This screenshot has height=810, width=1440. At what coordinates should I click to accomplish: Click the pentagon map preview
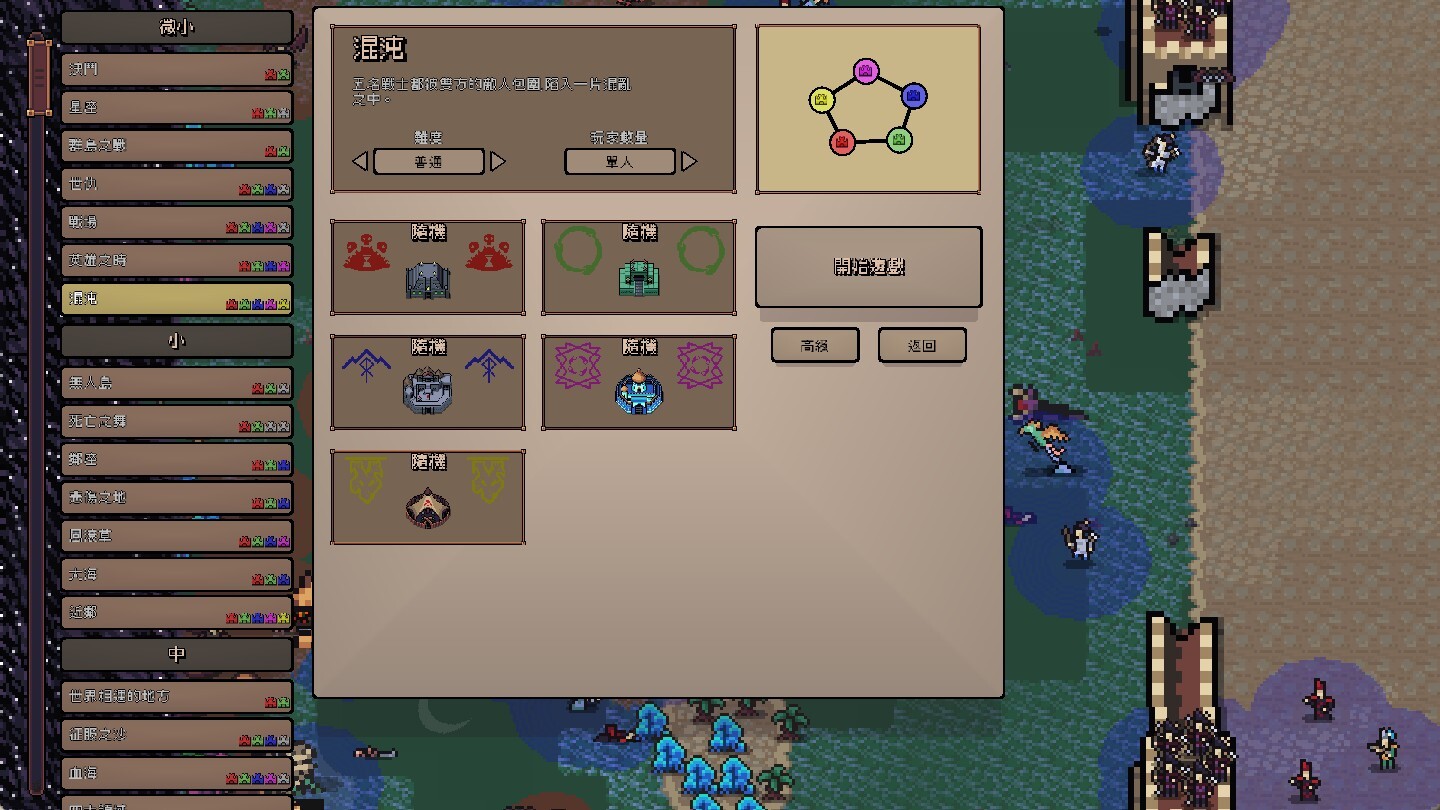coord(868,109)
